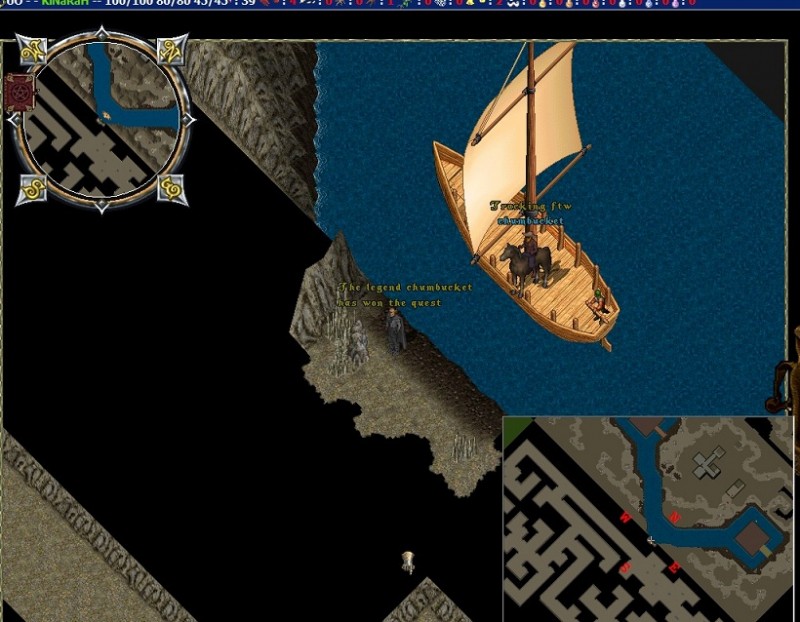Click the window title bar
This screenshot has height=622, width=800.
pos(400,4)
